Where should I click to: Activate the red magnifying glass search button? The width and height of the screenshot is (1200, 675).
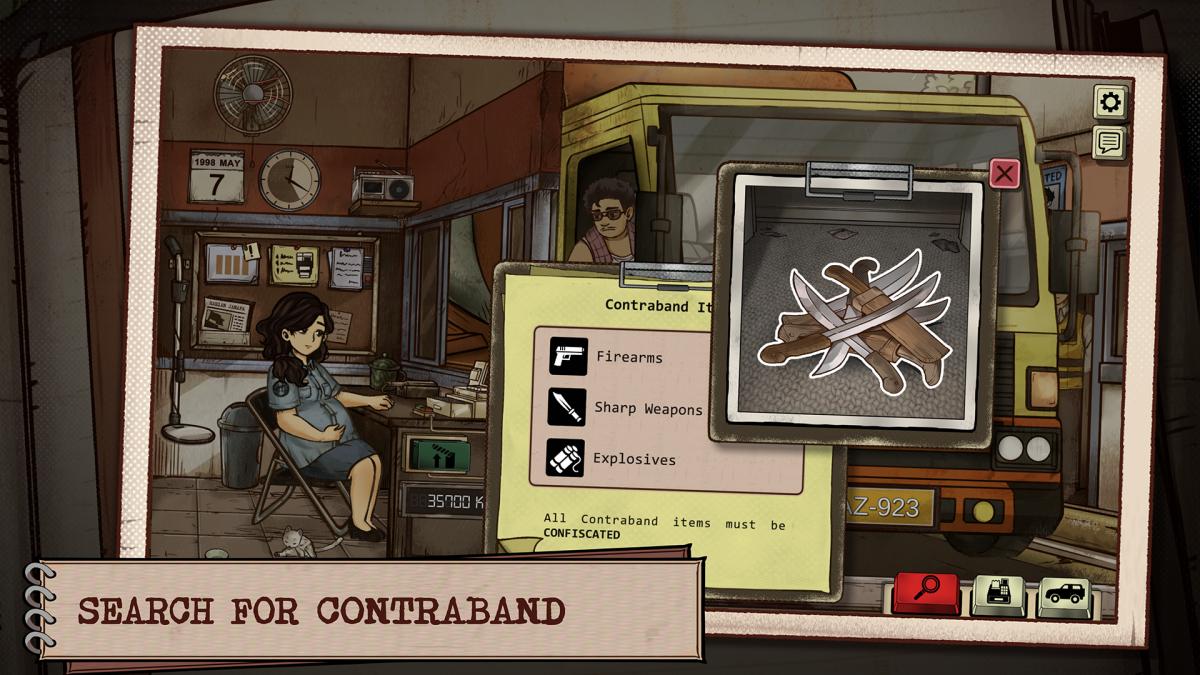click(x=926, y=593)
